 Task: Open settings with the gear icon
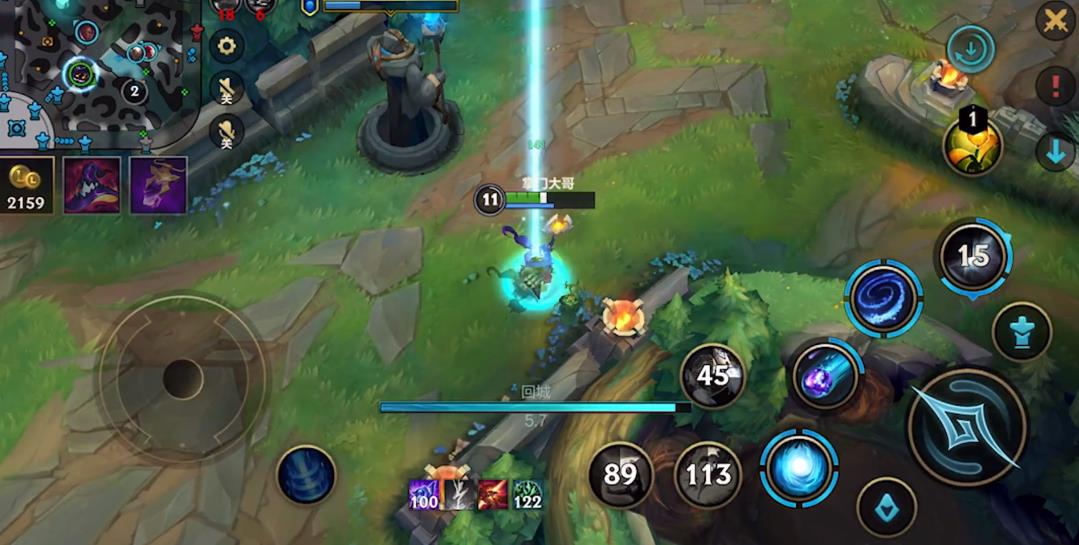227,45
